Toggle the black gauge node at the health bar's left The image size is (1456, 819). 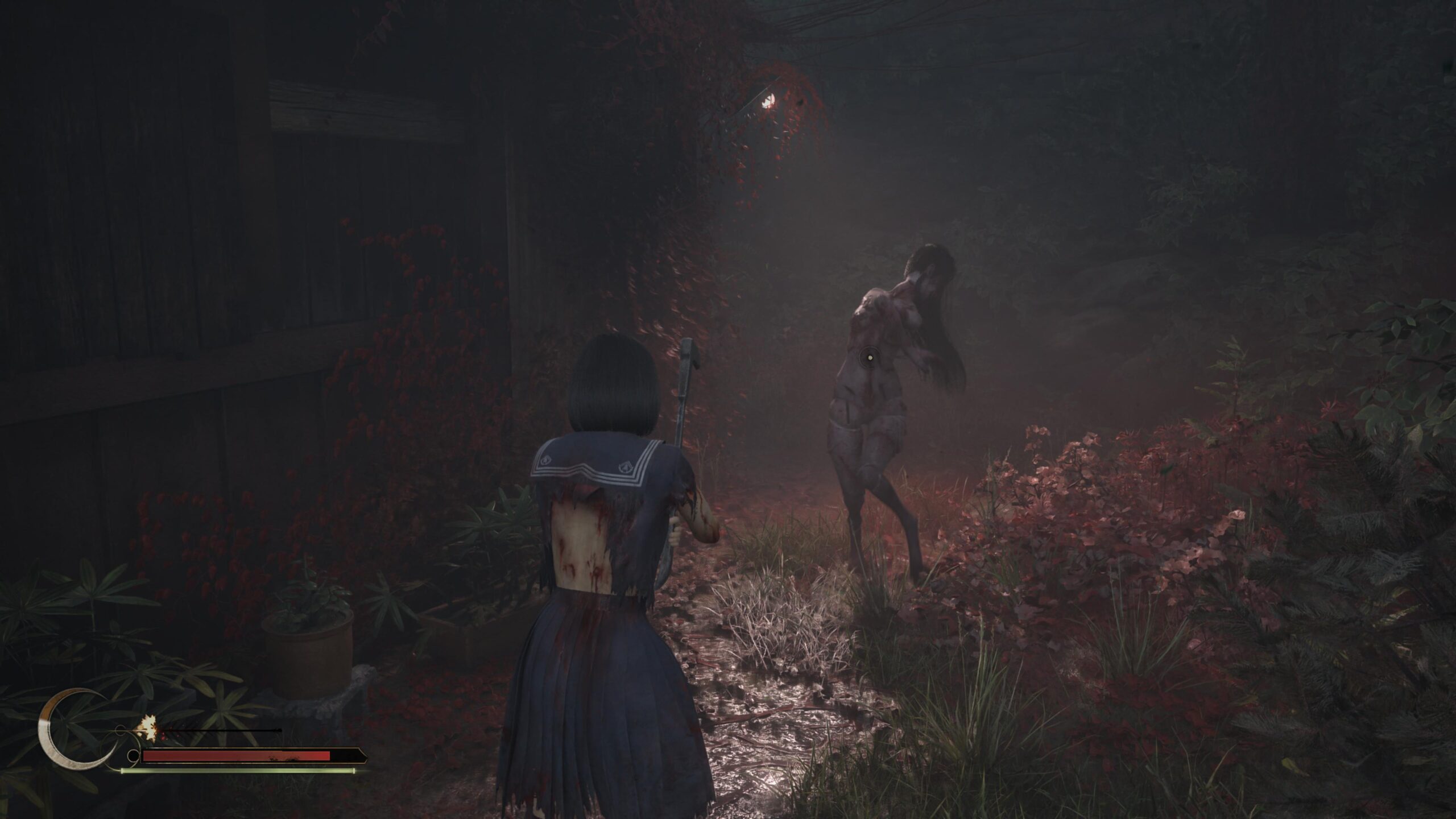[x=134, y=756]
